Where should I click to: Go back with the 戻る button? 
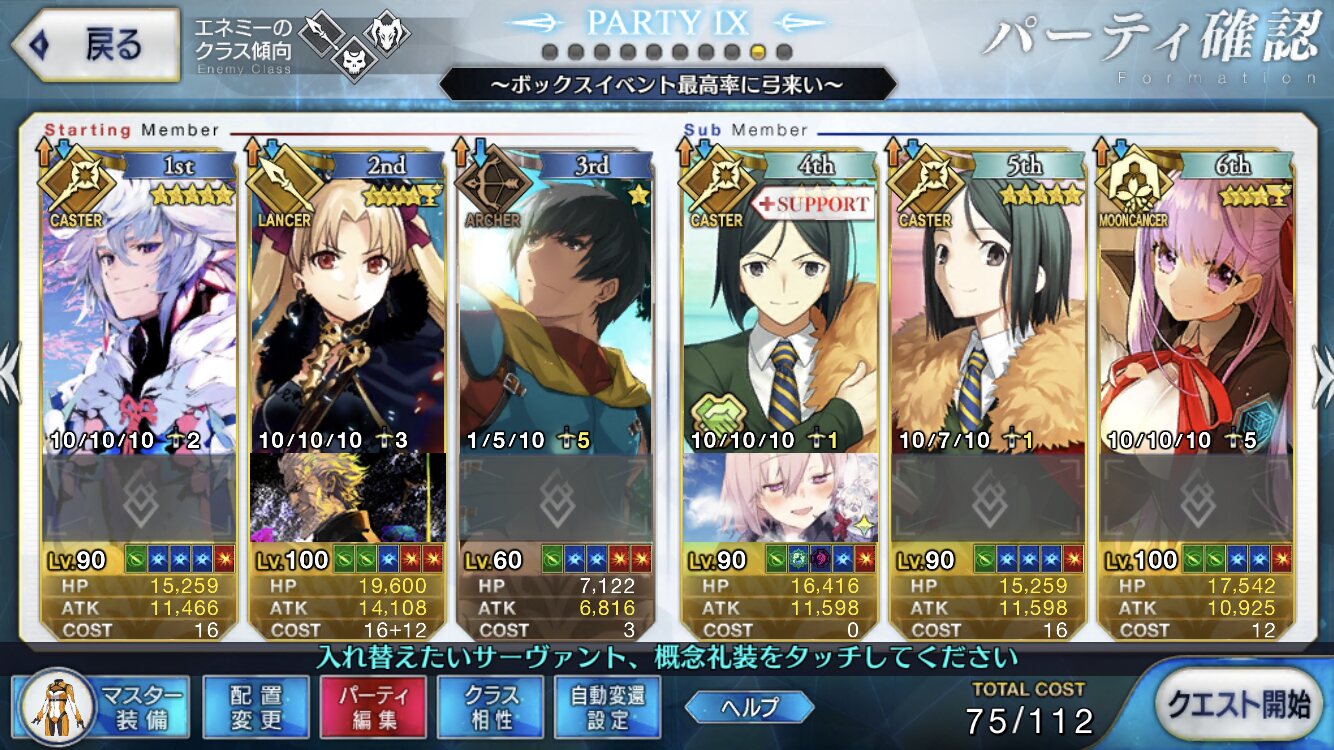[97, 45]
